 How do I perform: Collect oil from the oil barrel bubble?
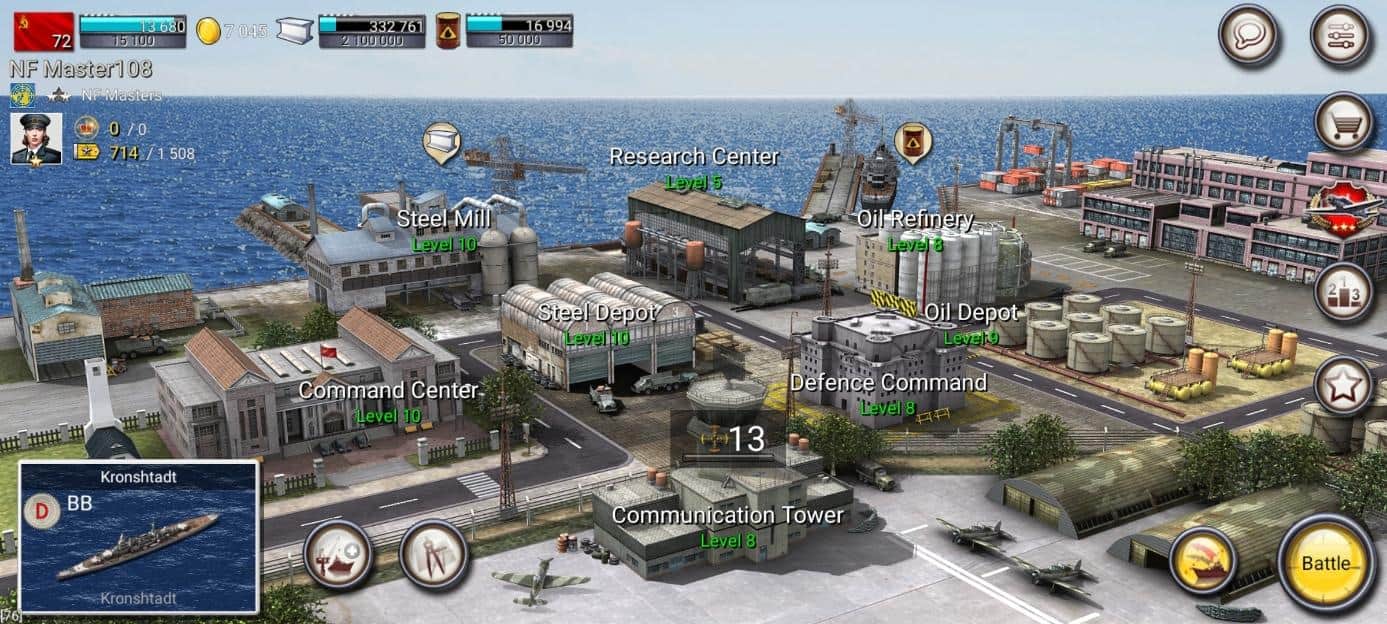[912, 142]
